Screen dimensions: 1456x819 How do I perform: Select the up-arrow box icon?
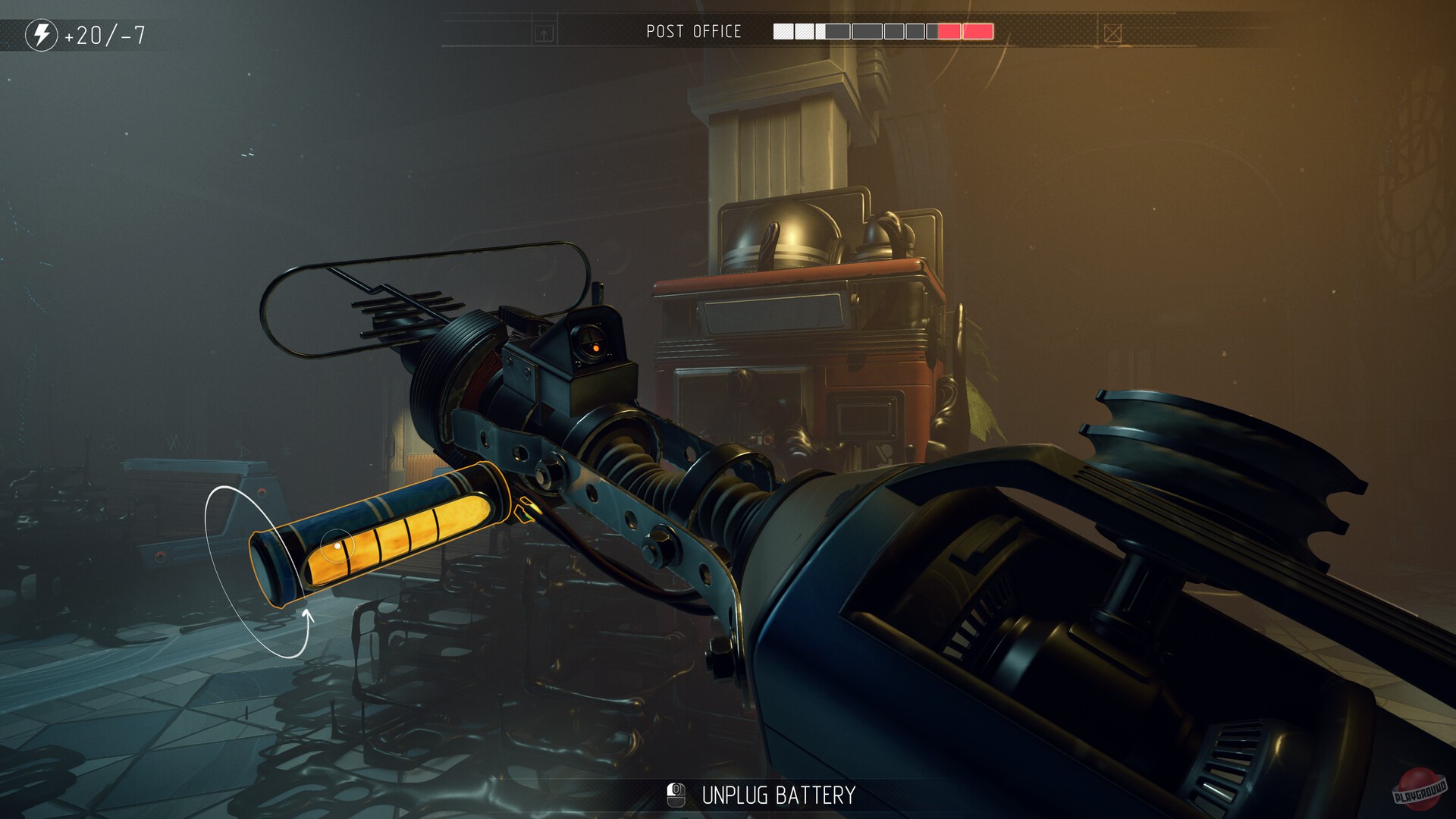click(544, 33)
